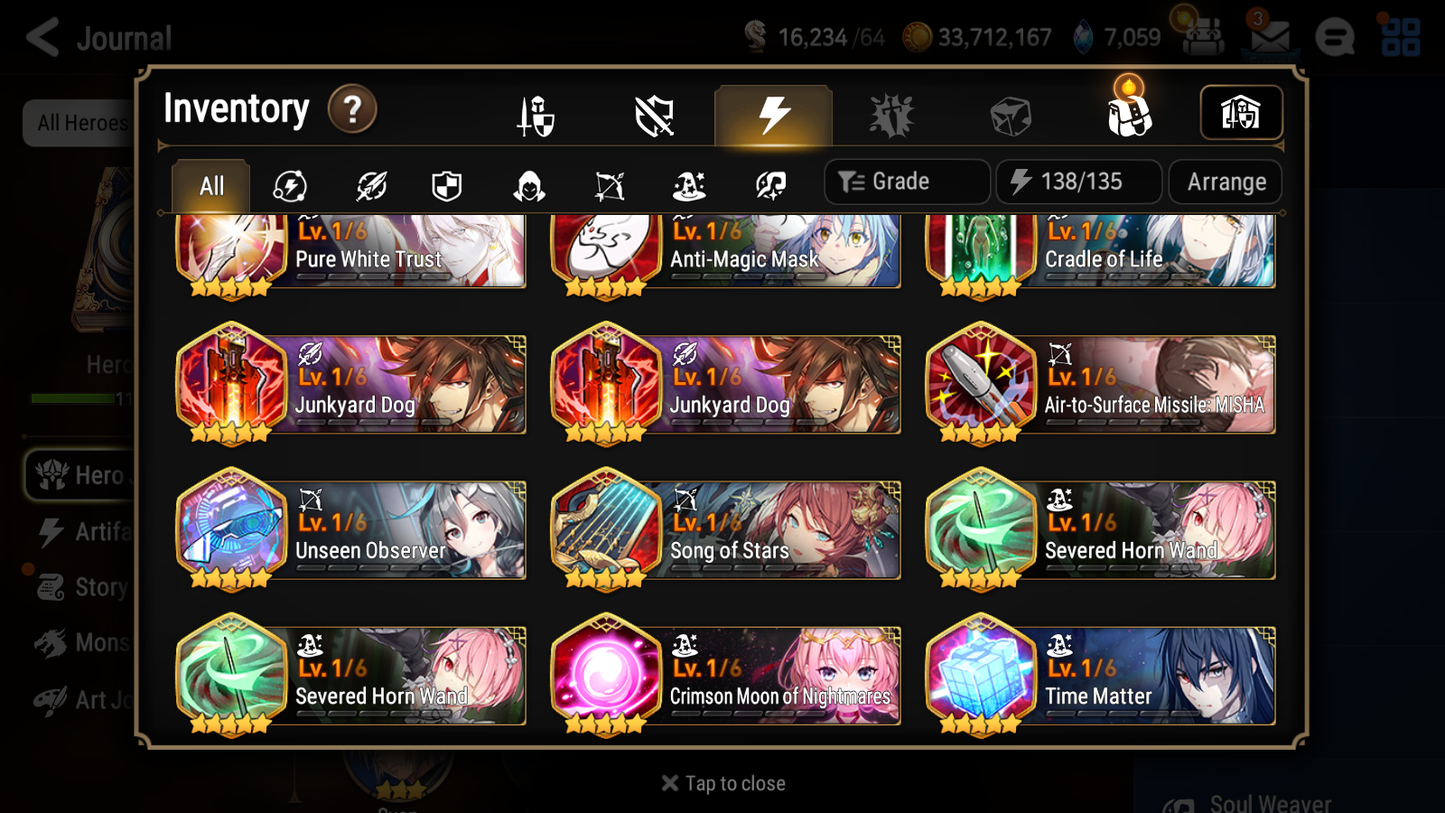Tap the 138/135 capacity indicator
Image resolution: width=1445 pixels, height=813 pixels.
[x=1078, y=181]
